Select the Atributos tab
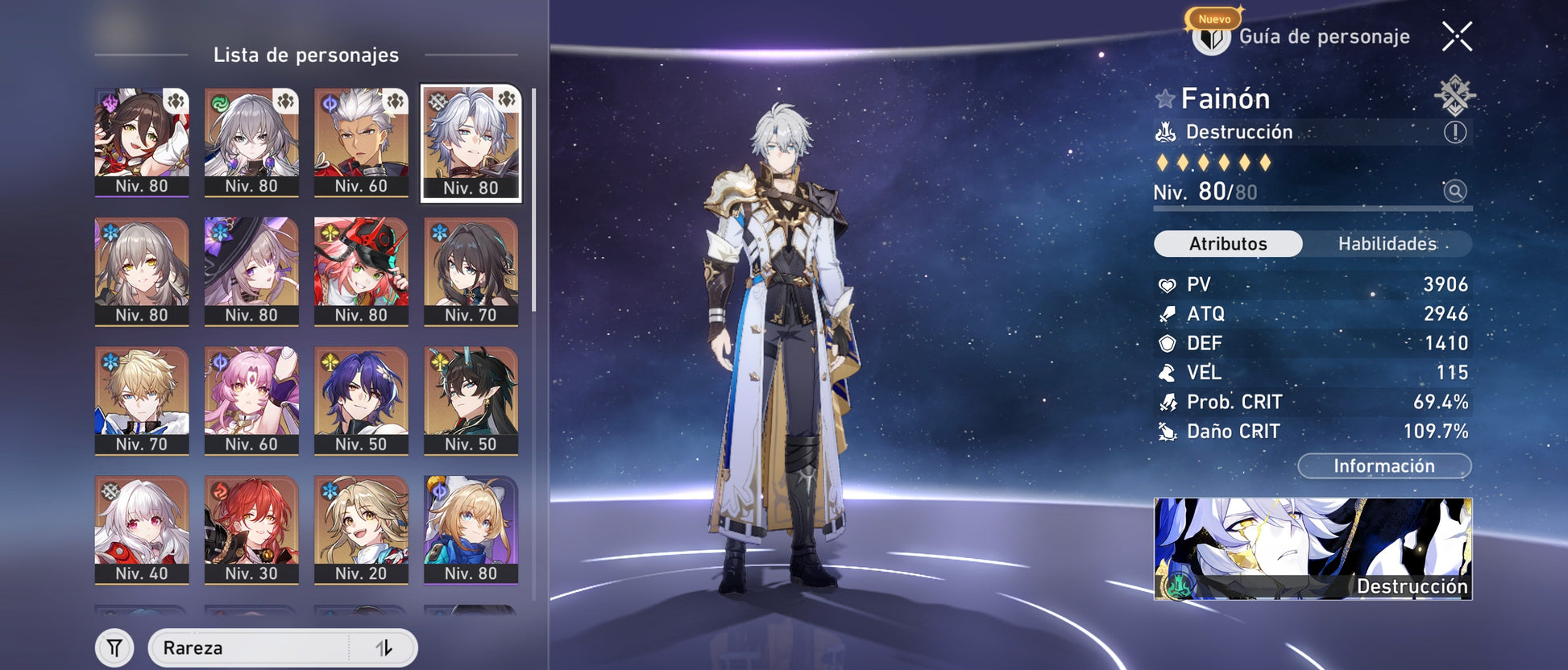This screenshot has width=1568, height=670. pyautogui.click(x=1228, y=244)
